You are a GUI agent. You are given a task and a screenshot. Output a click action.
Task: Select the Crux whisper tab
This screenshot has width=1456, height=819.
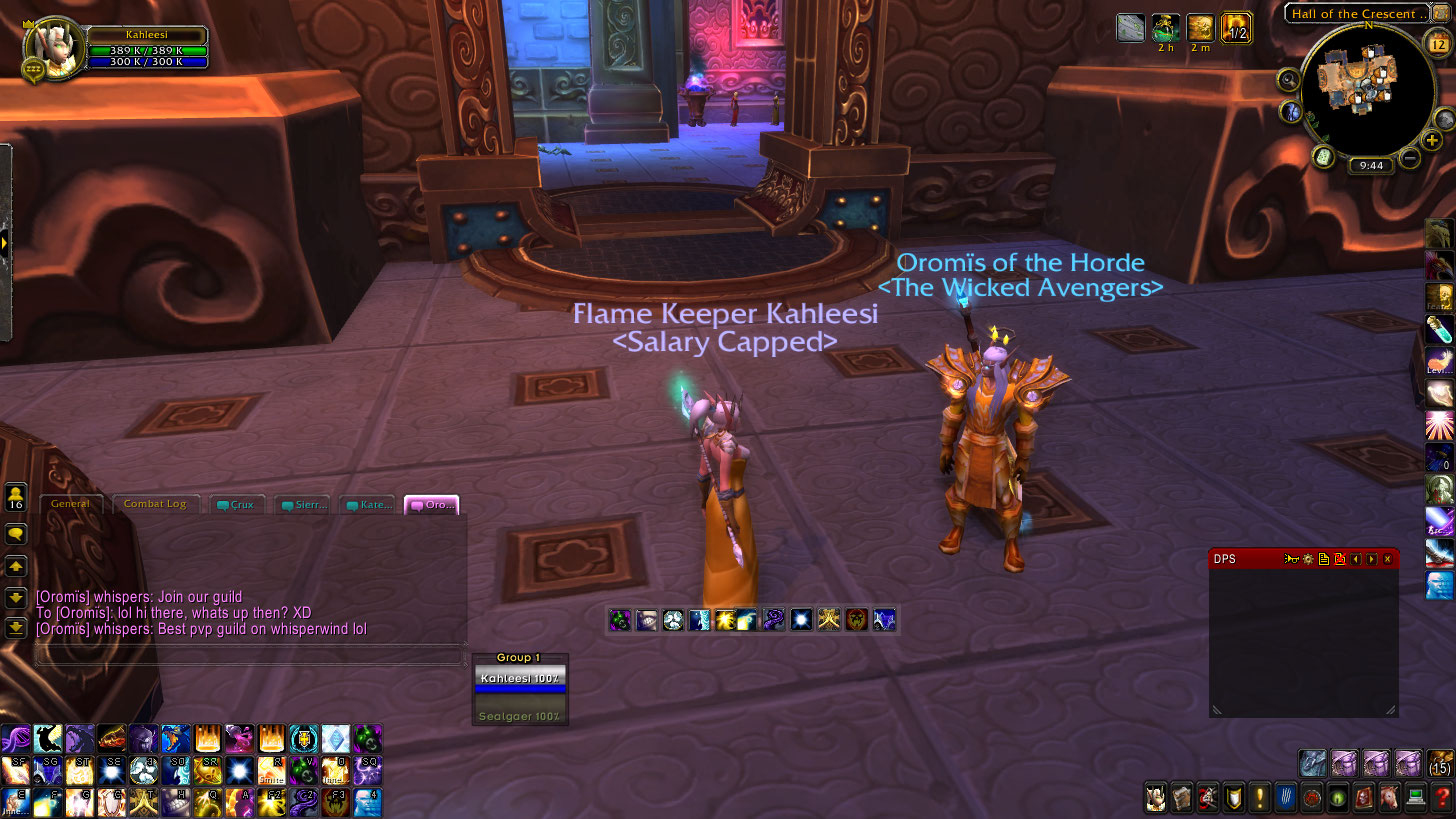coord(237,505)
